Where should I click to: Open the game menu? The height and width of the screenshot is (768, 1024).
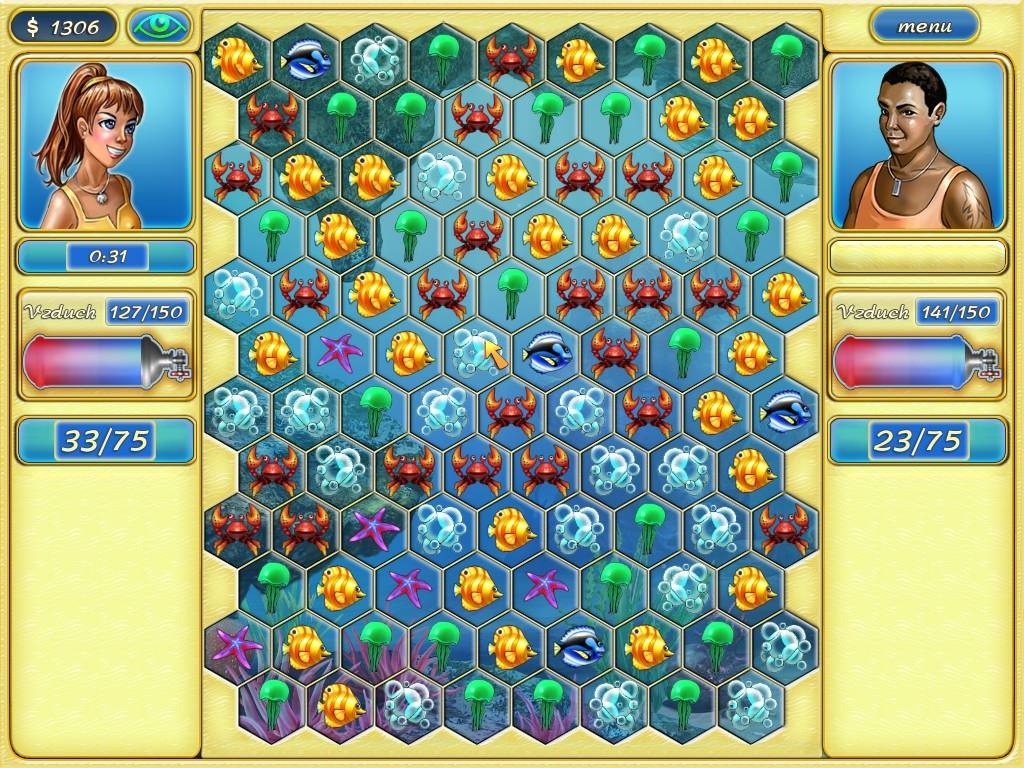924,27
